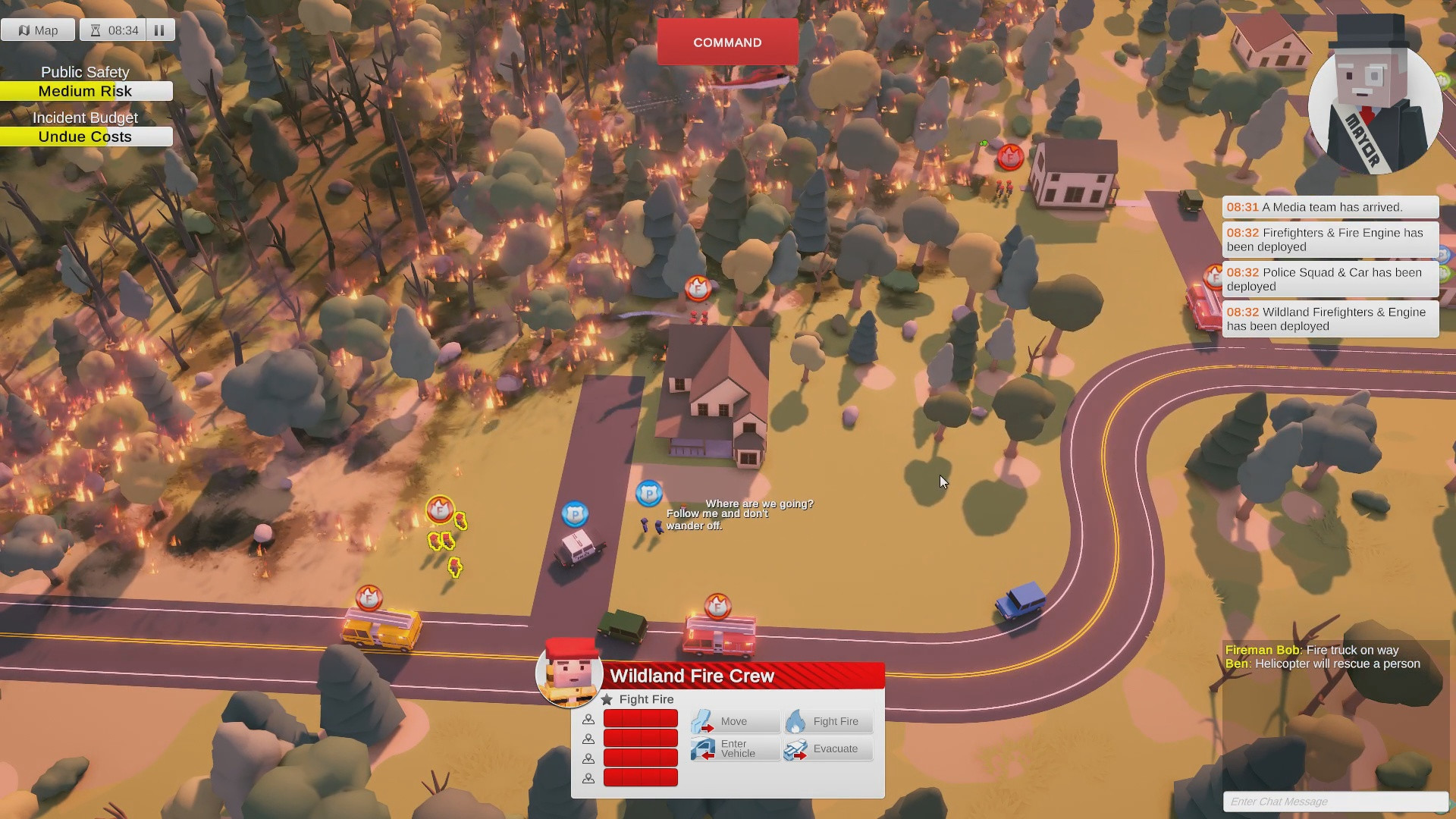Click the fire marker above the yellow bus

[369, 599]
